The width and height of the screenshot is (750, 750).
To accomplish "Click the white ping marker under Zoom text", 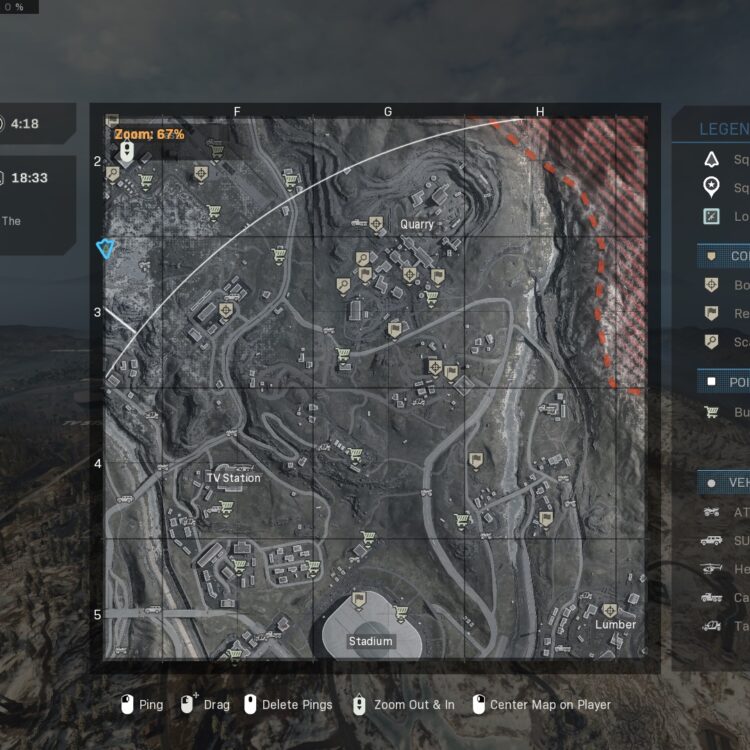I will pos(126,152).
